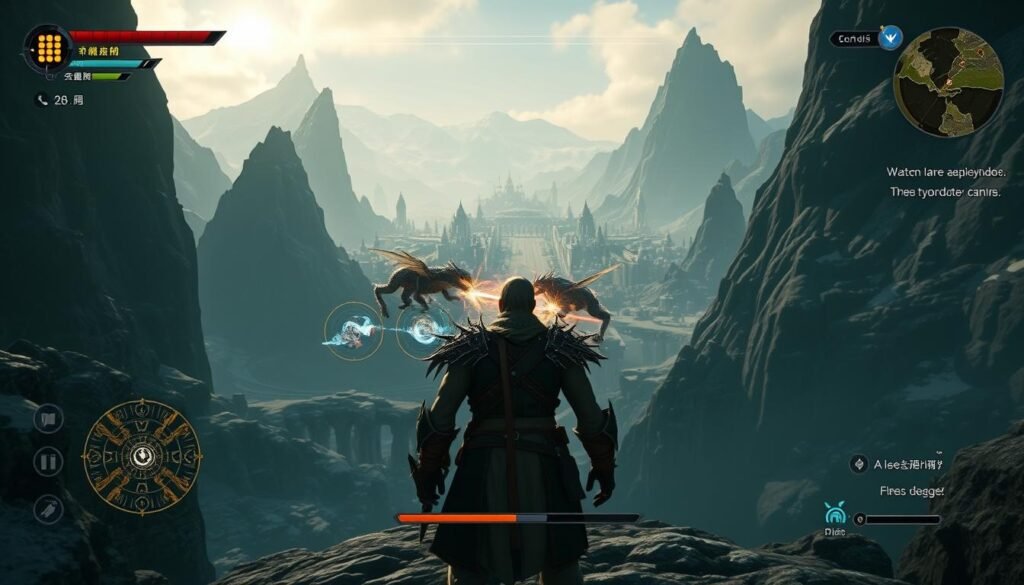Activate the blue spirit creature ability ring
The image size is (1024, 585).
pyautogui.click(x=353, y=331)
